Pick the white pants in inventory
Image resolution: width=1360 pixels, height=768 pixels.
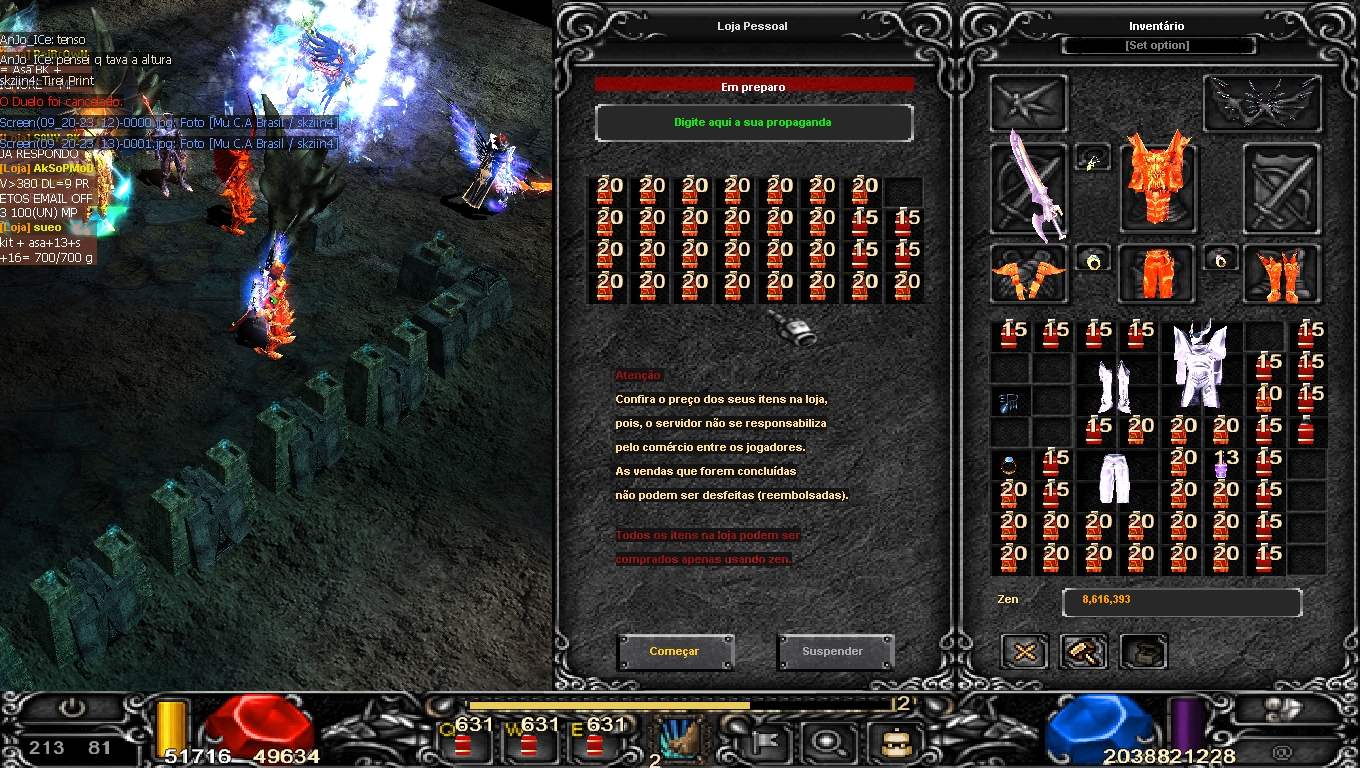[x=1113, y=479]
